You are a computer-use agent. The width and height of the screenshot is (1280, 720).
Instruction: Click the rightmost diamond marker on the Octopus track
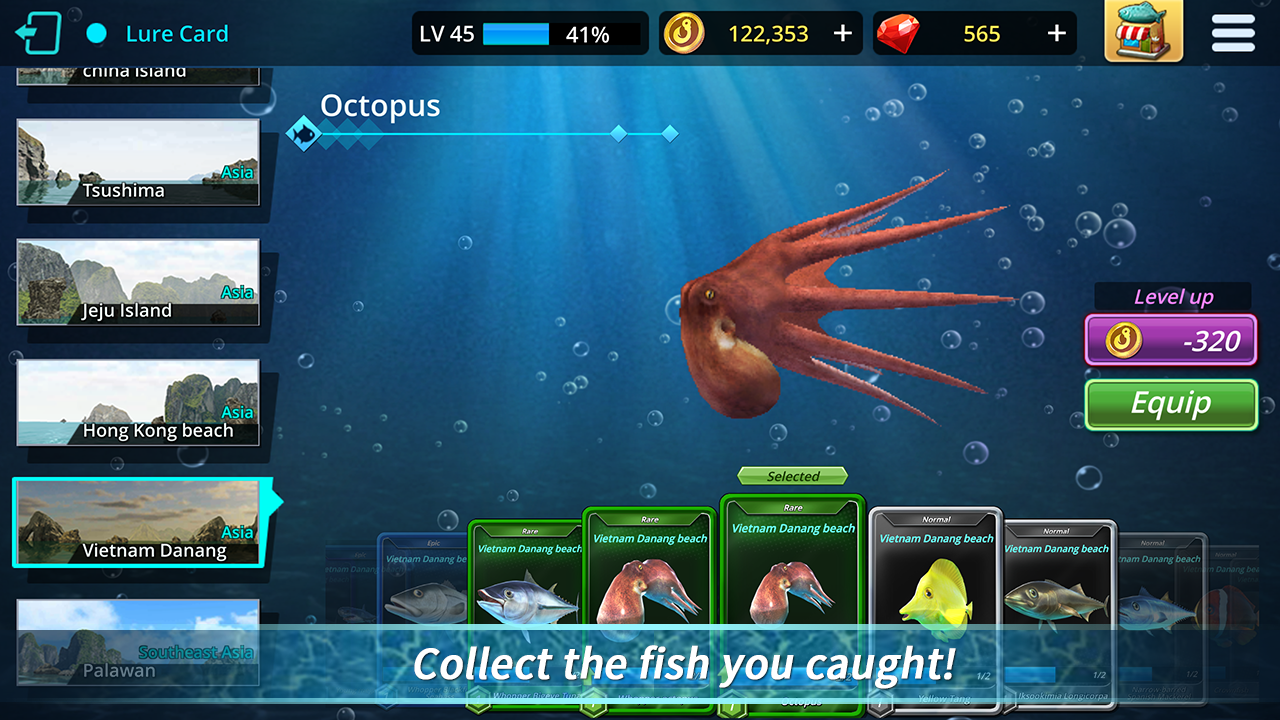coord(668,131)
